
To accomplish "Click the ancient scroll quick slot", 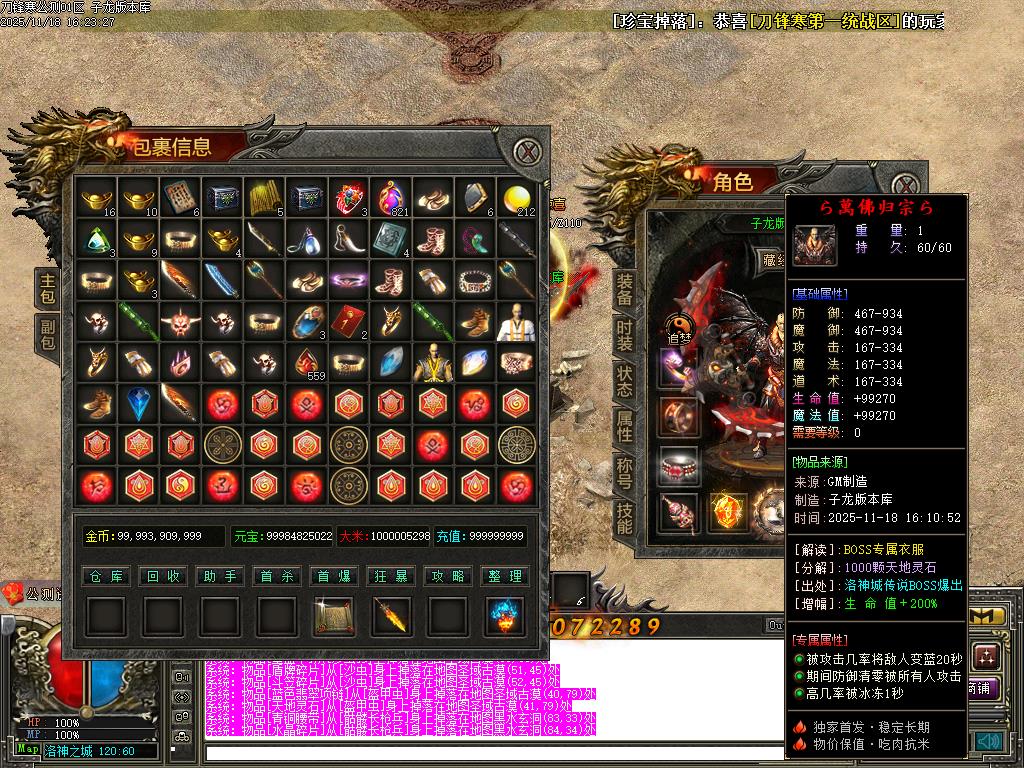I will 333,616.
